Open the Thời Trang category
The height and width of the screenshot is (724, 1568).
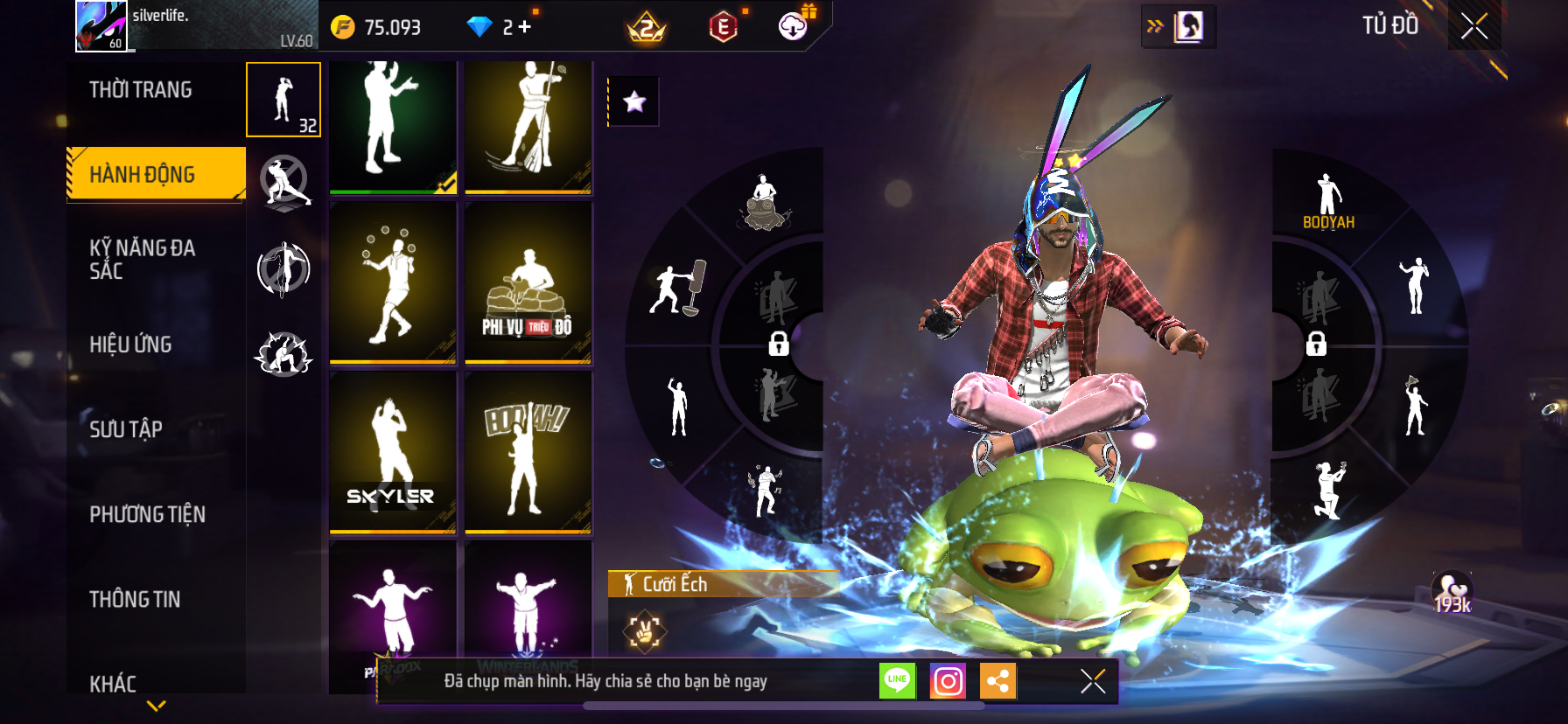pos(141,90)
